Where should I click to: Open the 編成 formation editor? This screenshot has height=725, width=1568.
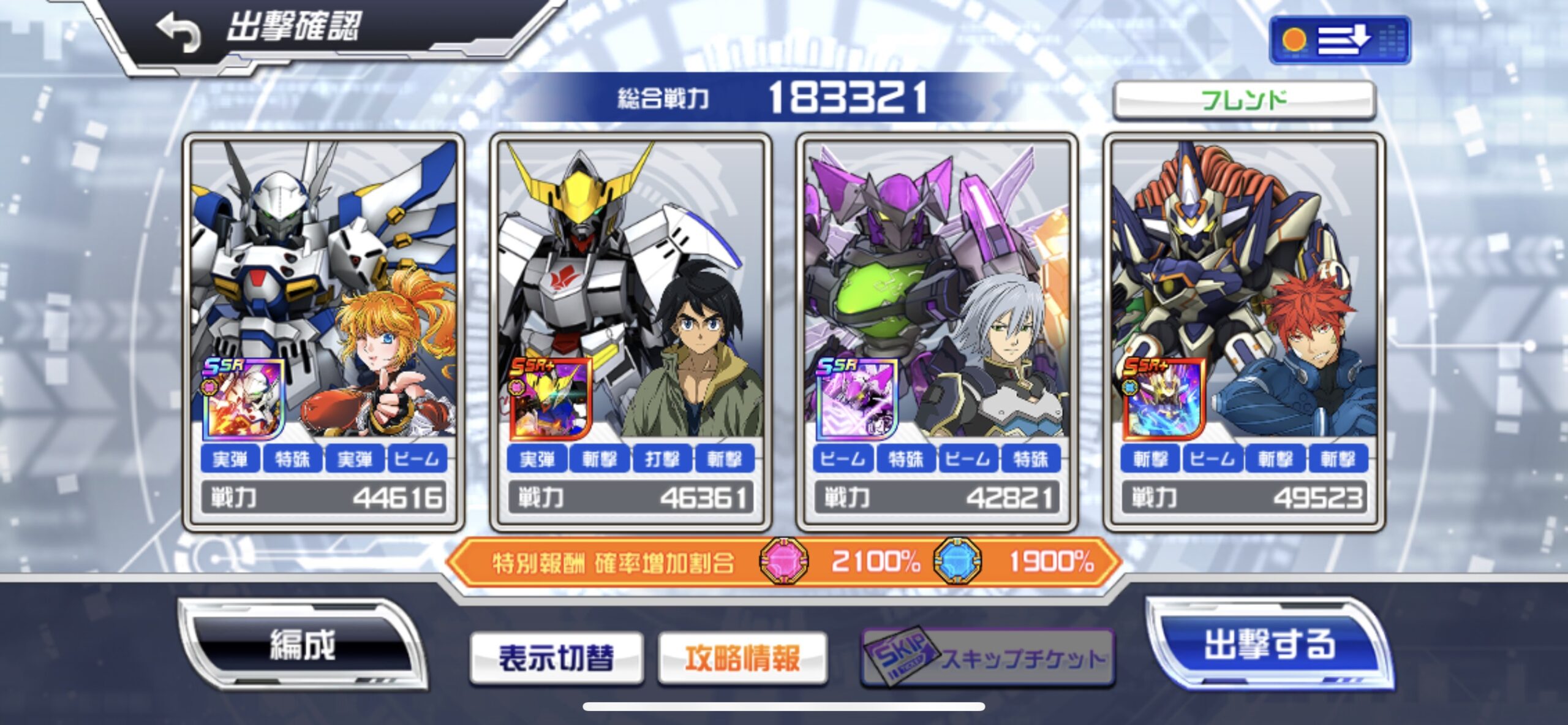[303, 645]
